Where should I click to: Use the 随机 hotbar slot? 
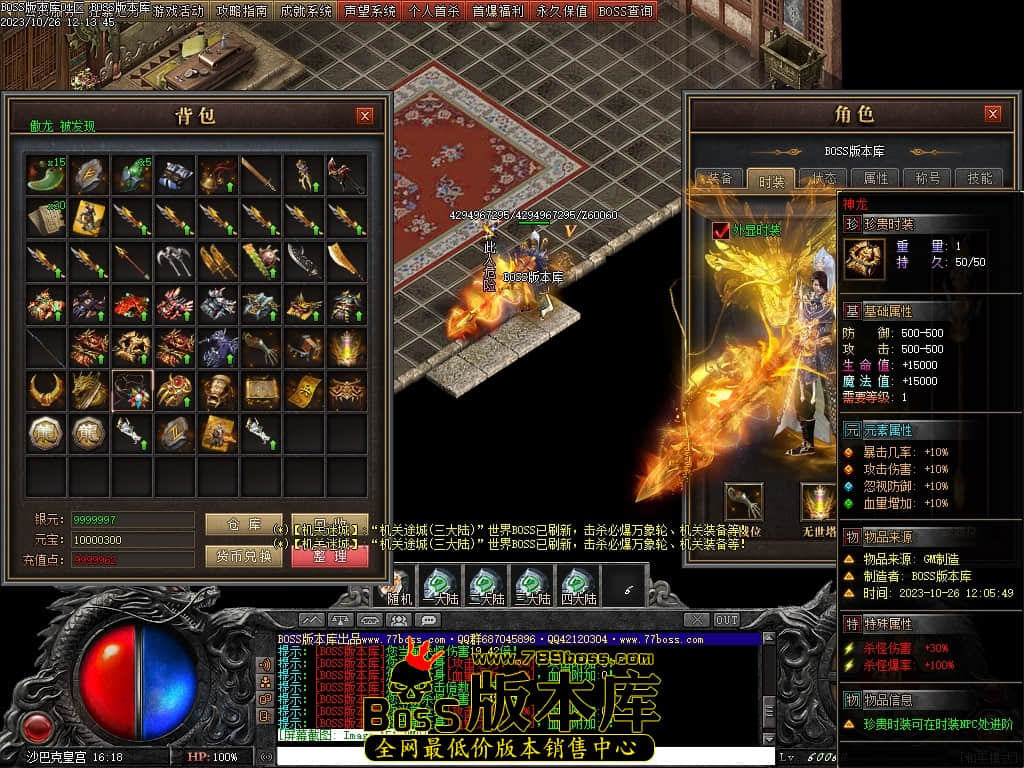(x=399, y=585)
